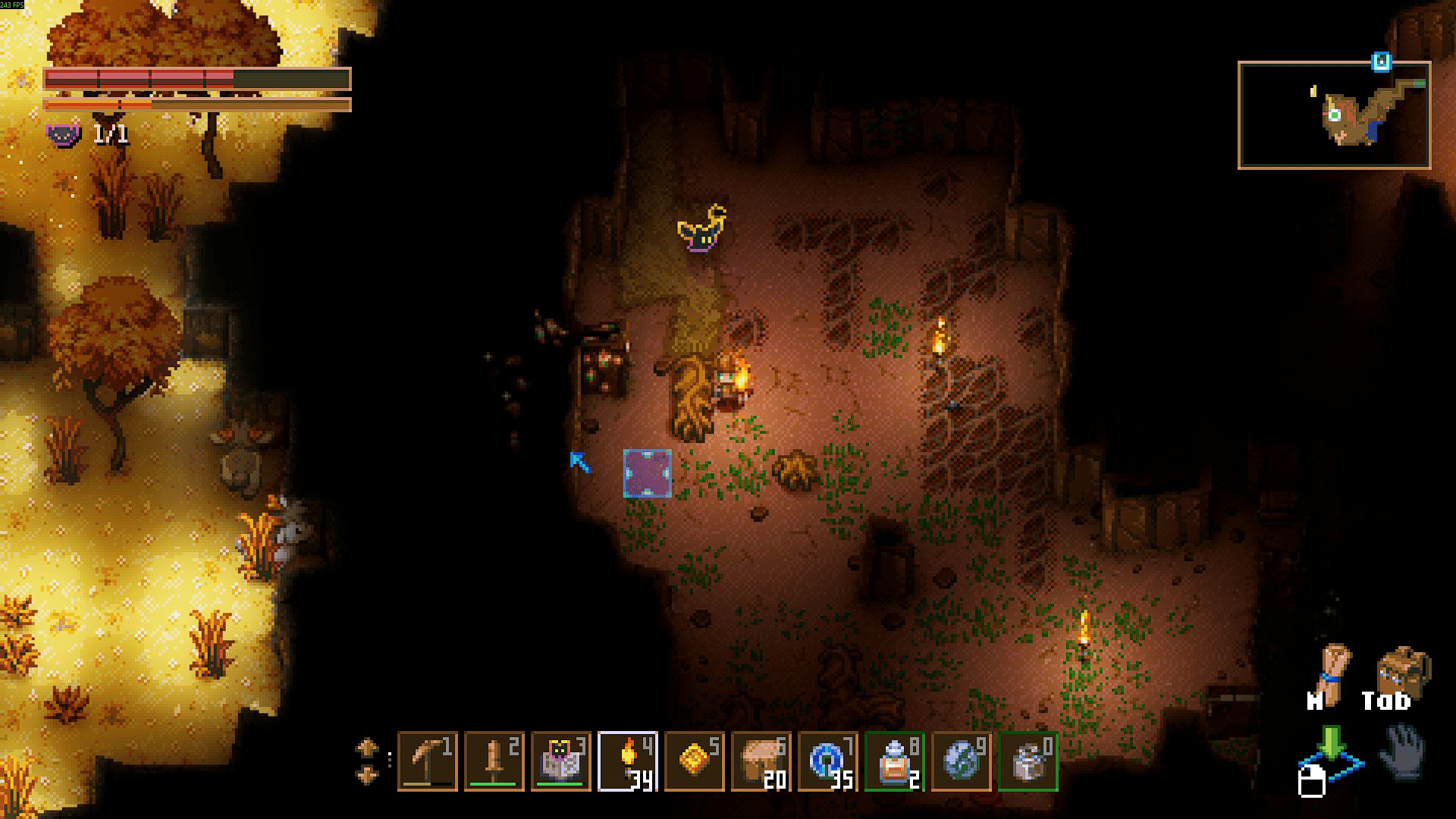
Task: Click the green arrow placement icon
Action: (x=1331, y=747)
